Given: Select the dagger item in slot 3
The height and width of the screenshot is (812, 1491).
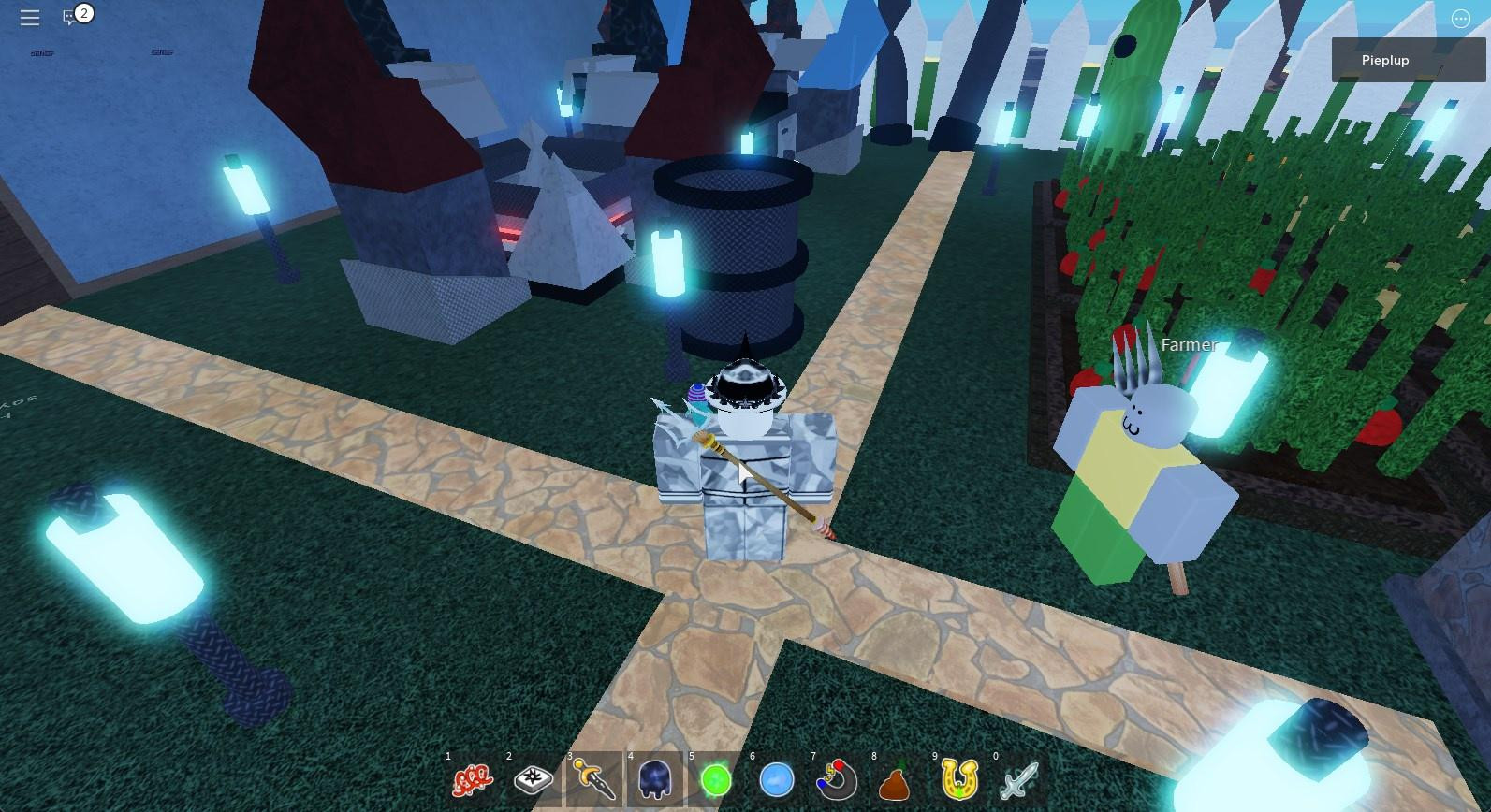Looking at the screenshot, I should (594, 778).
